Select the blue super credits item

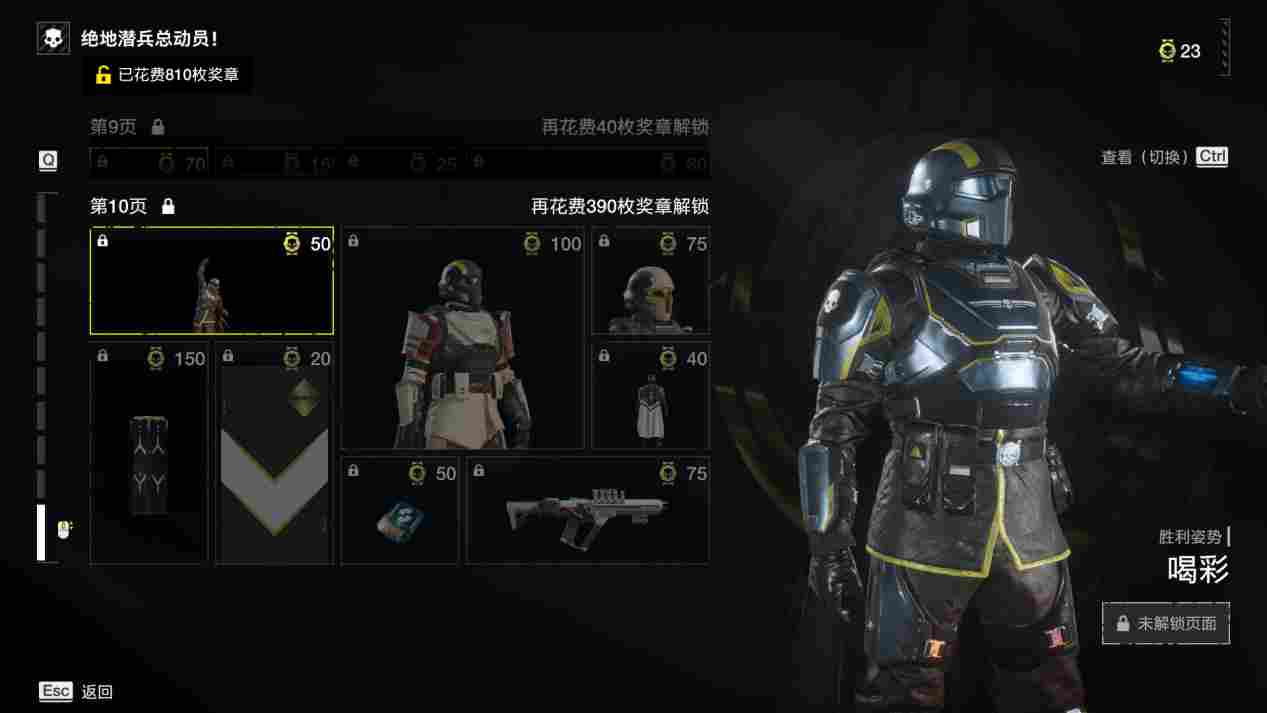[x=399, y=510]
